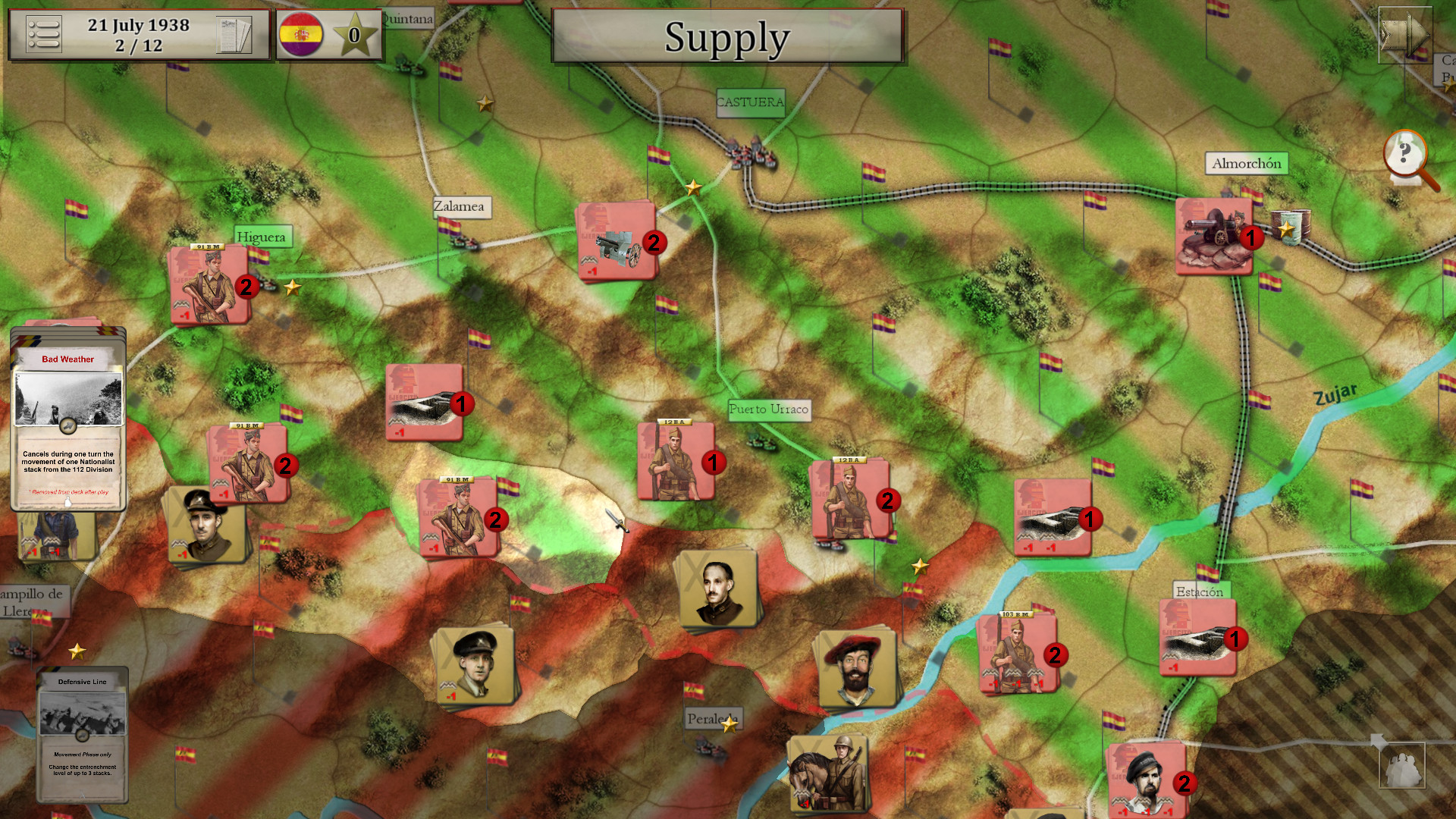The image size is (1456, 819).
Task: Click the Puerto Urraco town label
Action: click(769, 410)
